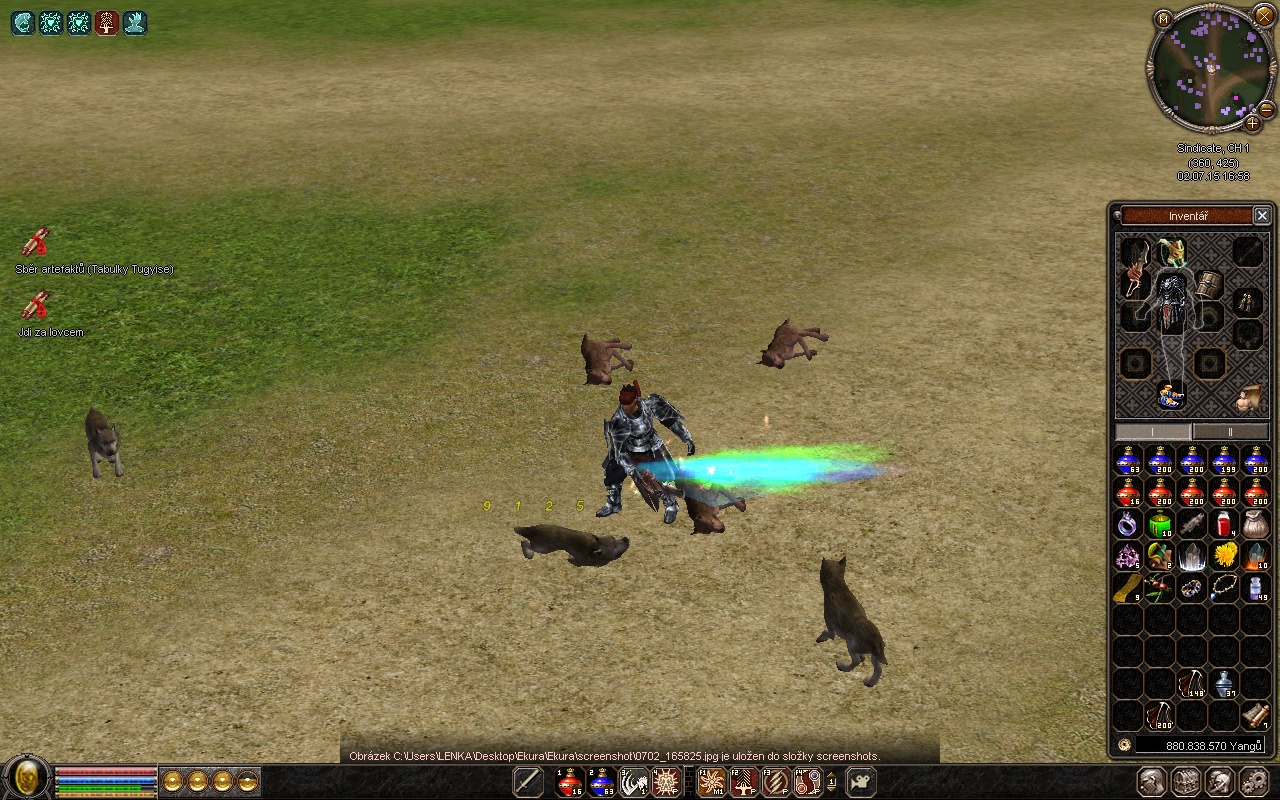
Task: Use the blue potion in hotbar slot 2
Action: click(601, 782)
